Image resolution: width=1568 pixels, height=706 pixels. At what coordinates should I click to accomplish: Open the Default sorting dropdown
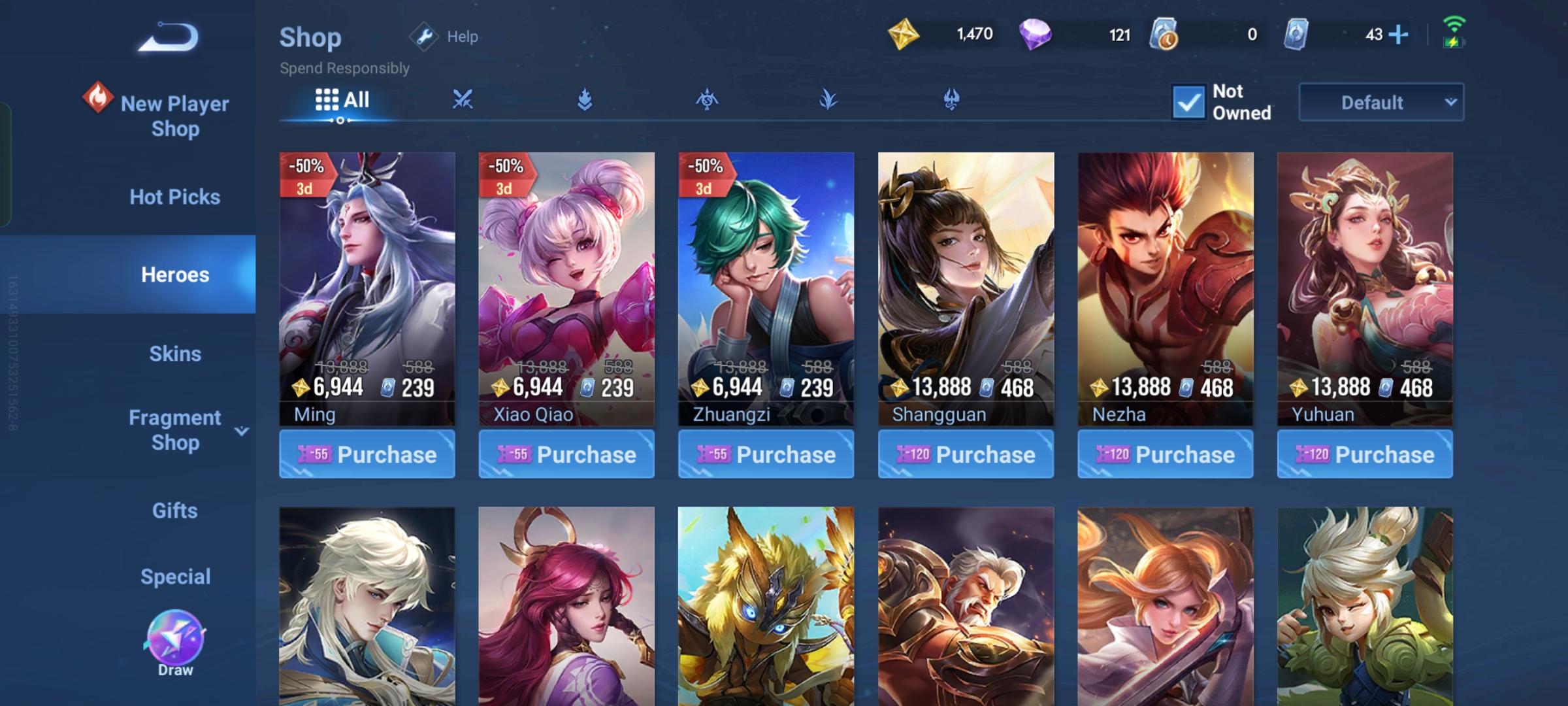1380,102
